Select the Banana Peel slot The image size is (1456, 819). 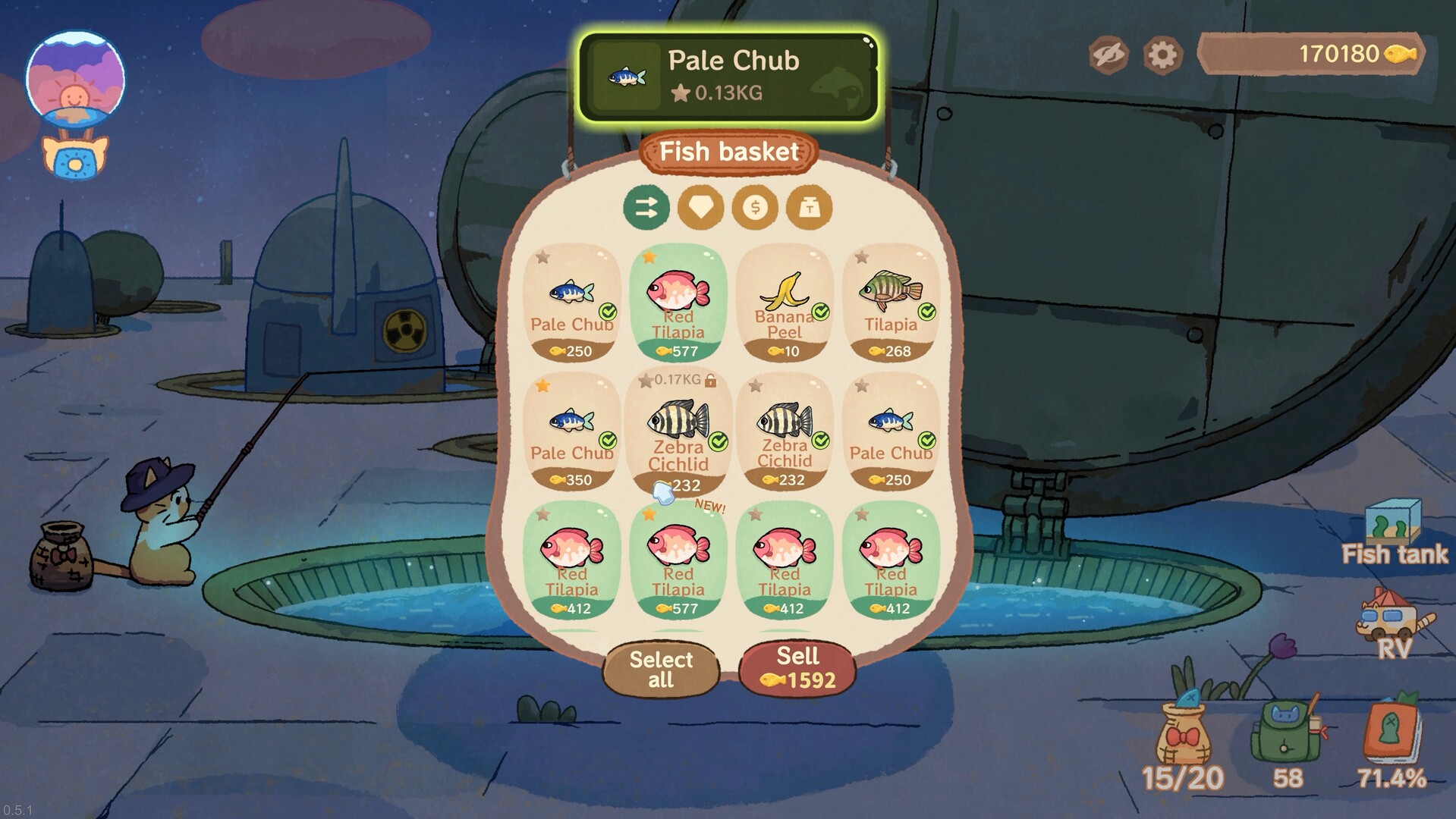785,303
